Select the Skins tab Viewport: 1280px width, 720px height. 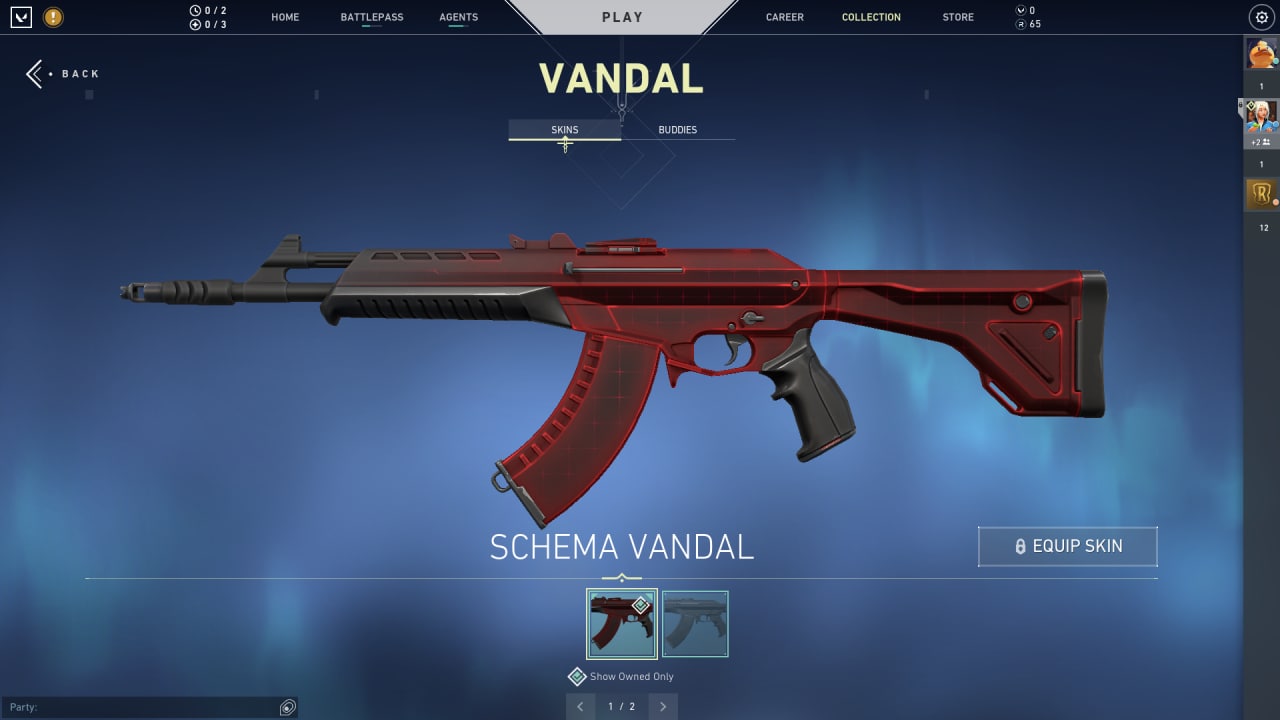(564, 130)
